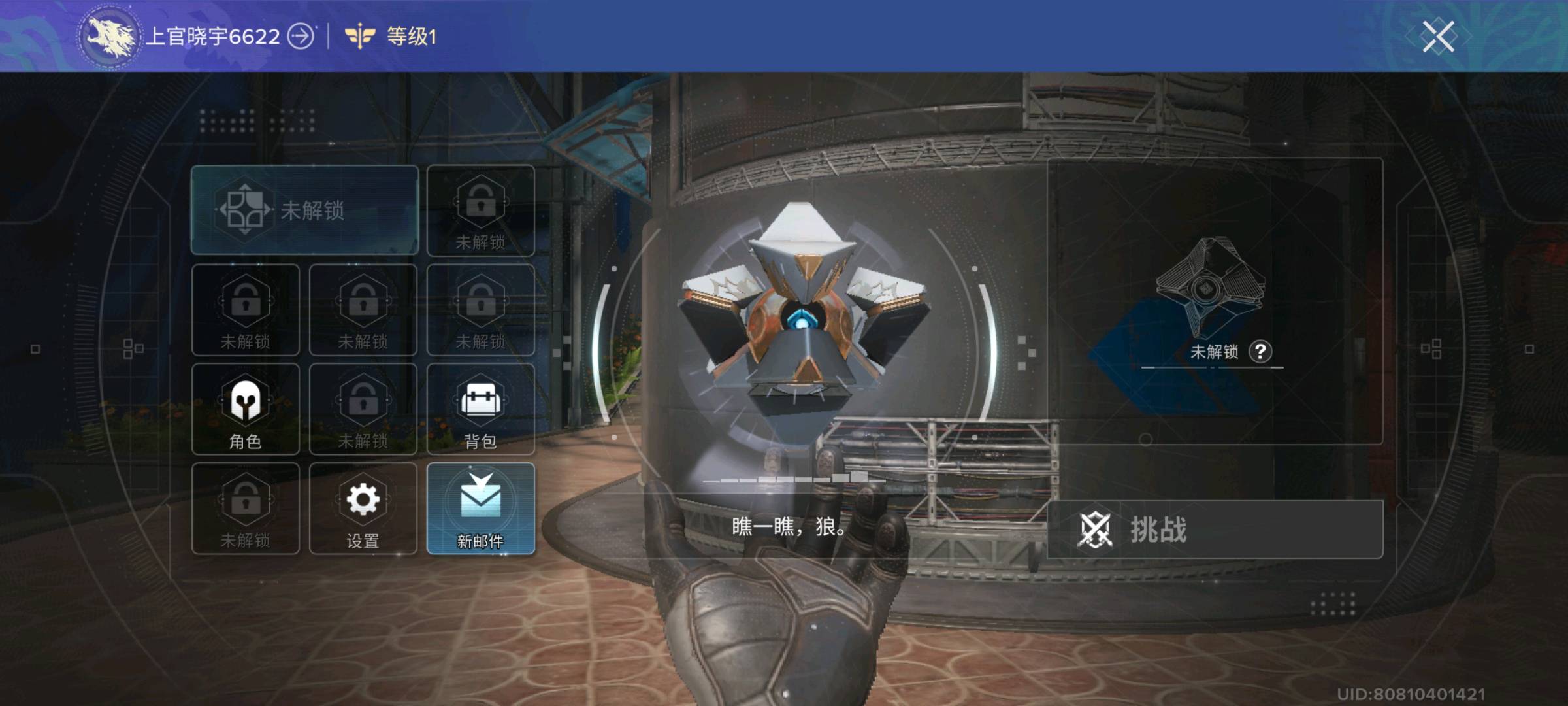Screen dimensions: 1568x706
Task: Tap the arrow beside player name 上官晓宇6622
Action: point(301,37)
